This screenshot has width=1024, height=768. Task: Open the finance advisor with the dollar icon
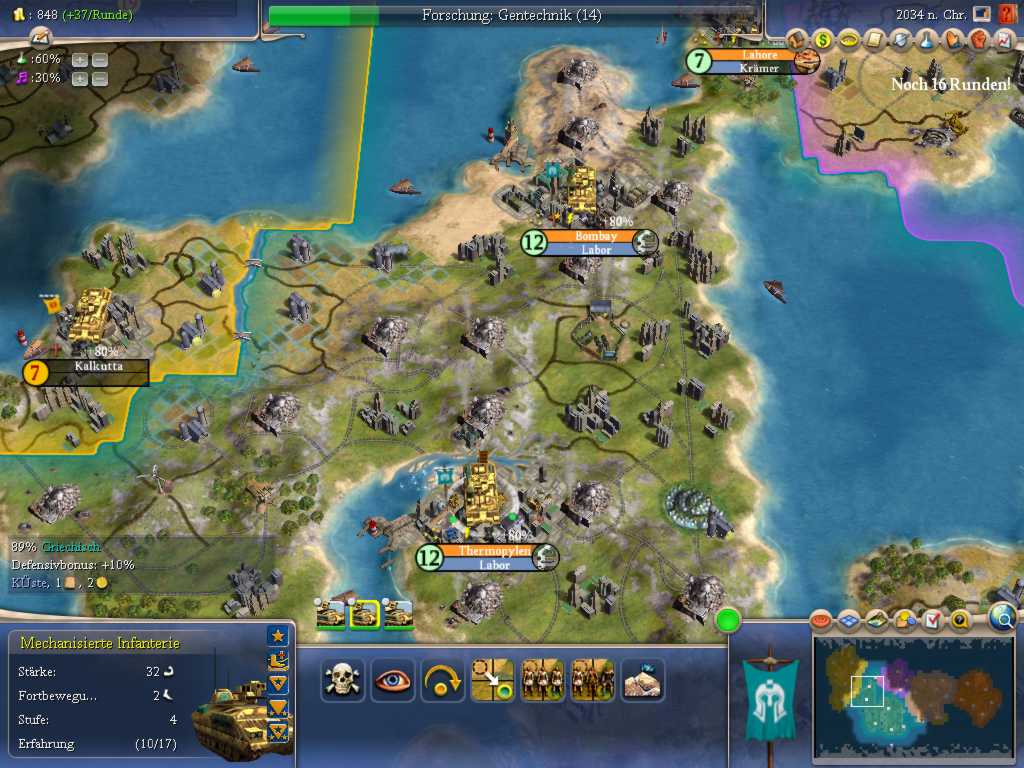pos(823,40)
